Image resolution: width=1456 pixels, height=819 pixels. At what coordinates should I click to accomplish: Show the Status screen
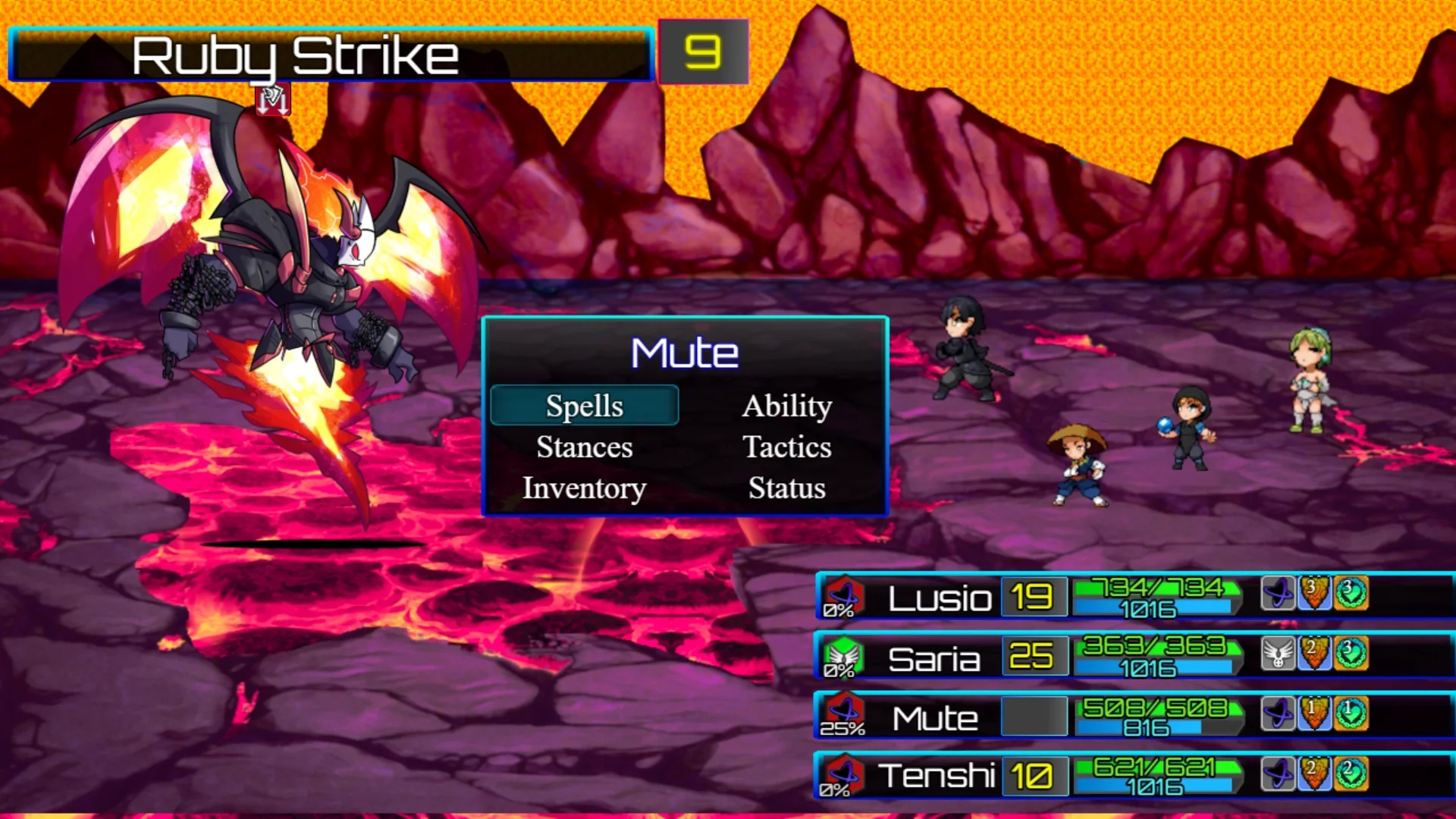[786, 488]
